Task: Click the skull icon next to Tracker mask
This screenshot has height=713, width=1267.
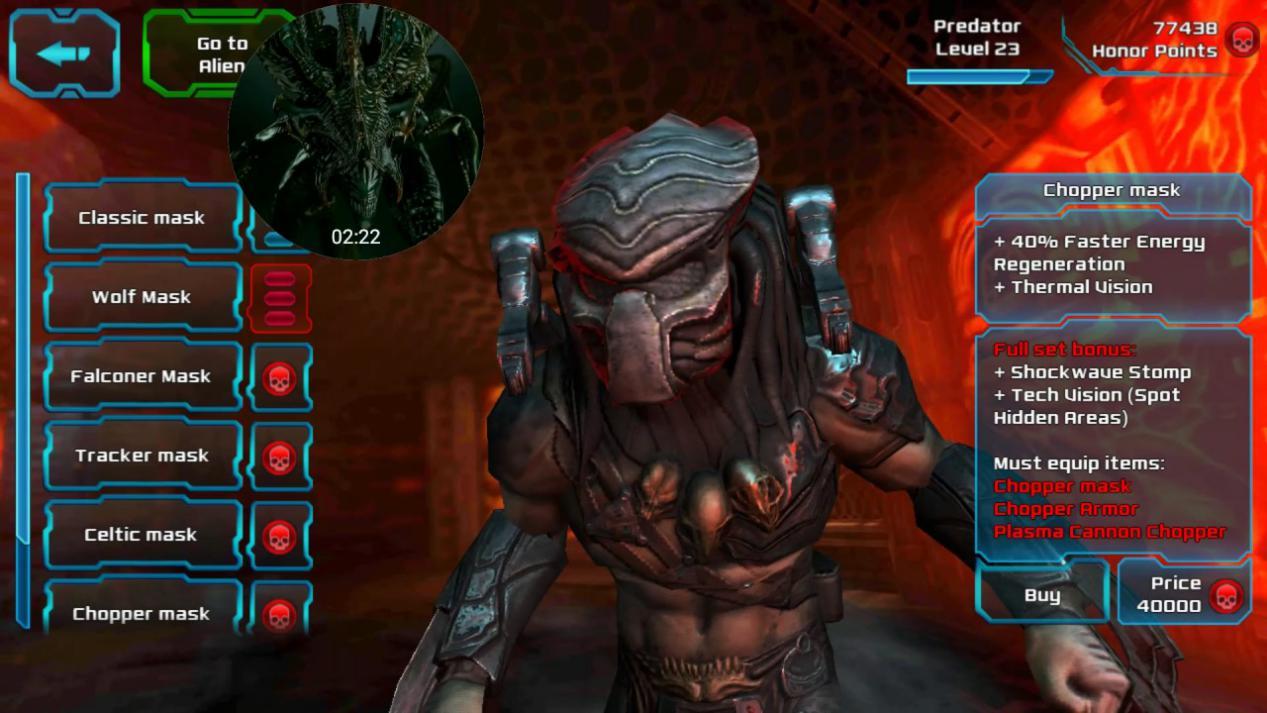Action: [x=280, y=457]
